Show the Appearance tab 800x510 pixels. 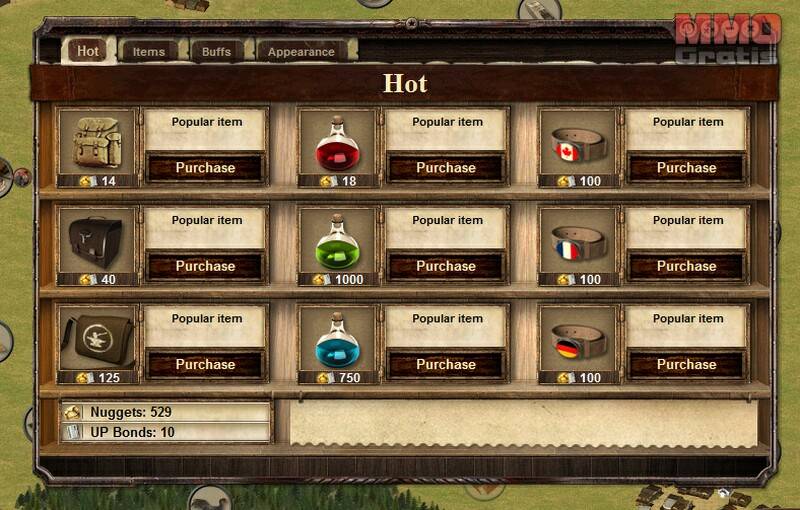[301, 51]
